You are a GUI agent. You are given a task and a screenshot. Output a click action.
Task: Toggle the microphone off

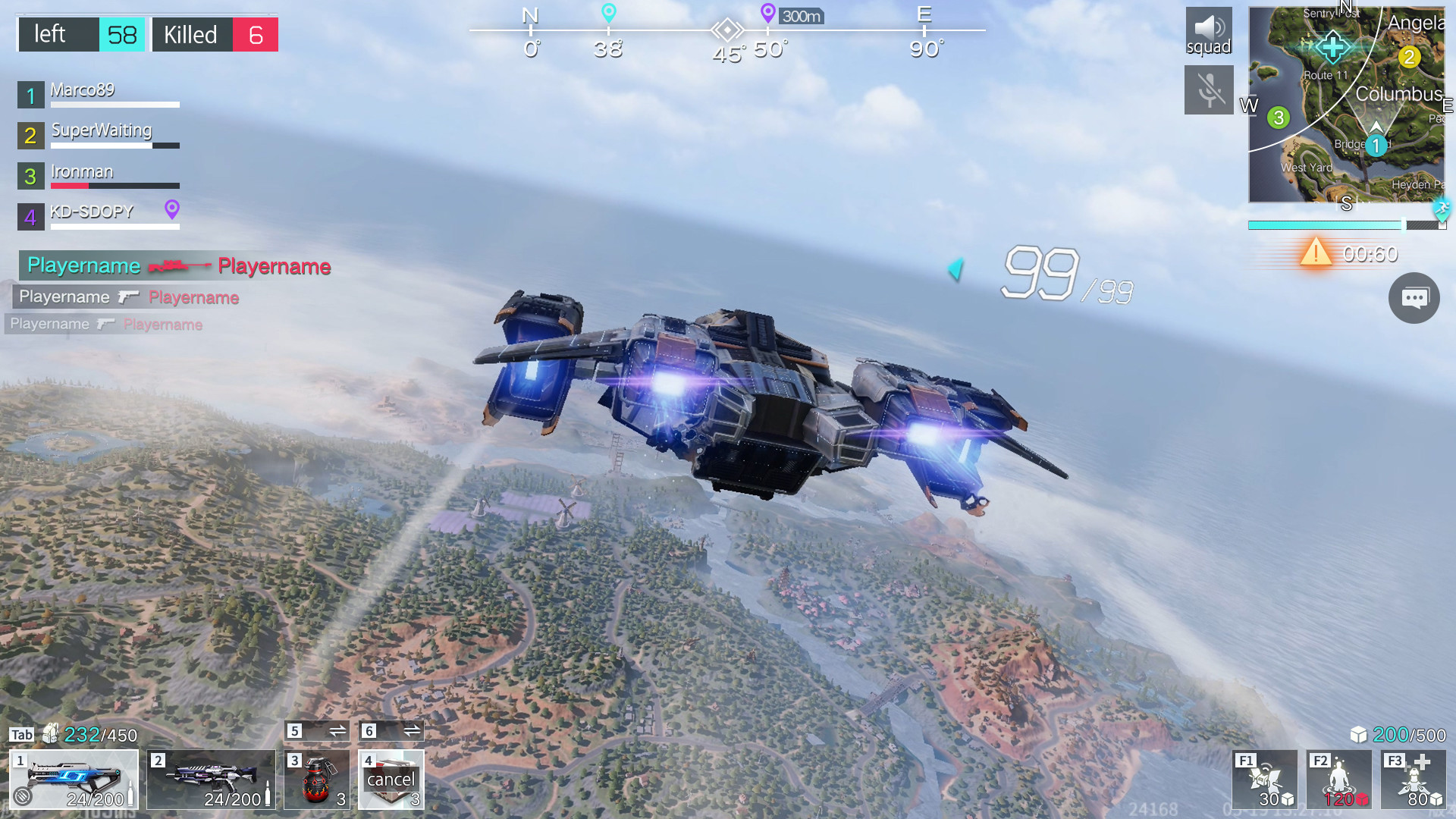coord(1209,89)
